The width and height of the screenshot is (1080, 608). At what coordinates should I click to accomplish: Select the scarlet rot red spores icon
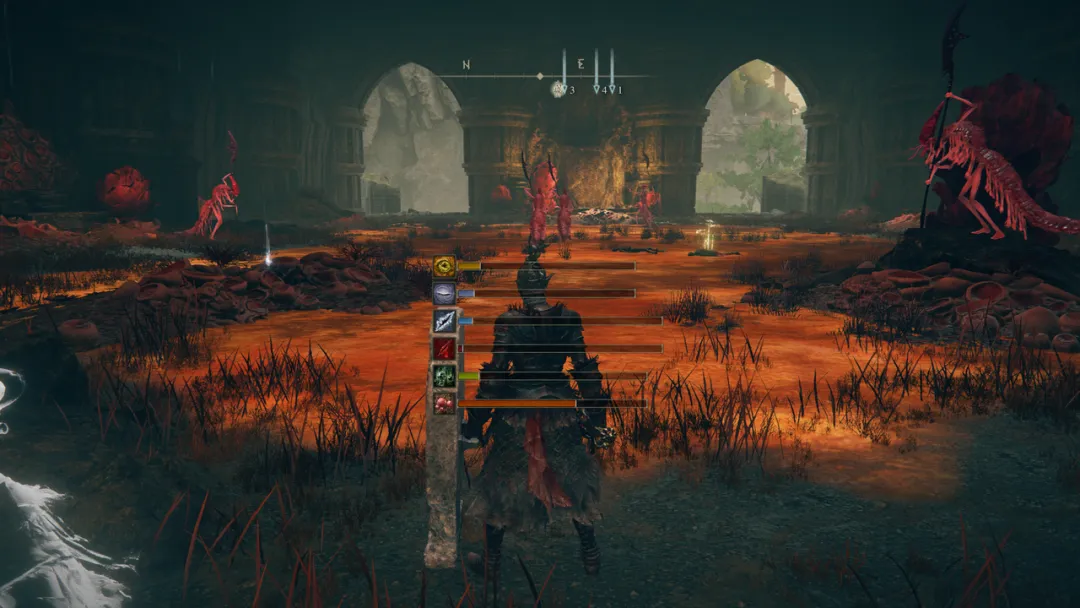444,403
